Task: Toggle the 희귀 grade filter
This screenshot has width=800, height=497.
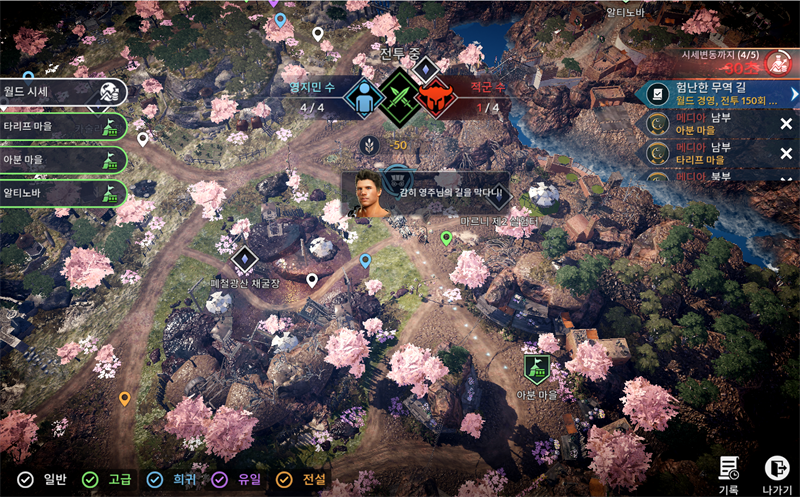Action: tap(169, 480)
